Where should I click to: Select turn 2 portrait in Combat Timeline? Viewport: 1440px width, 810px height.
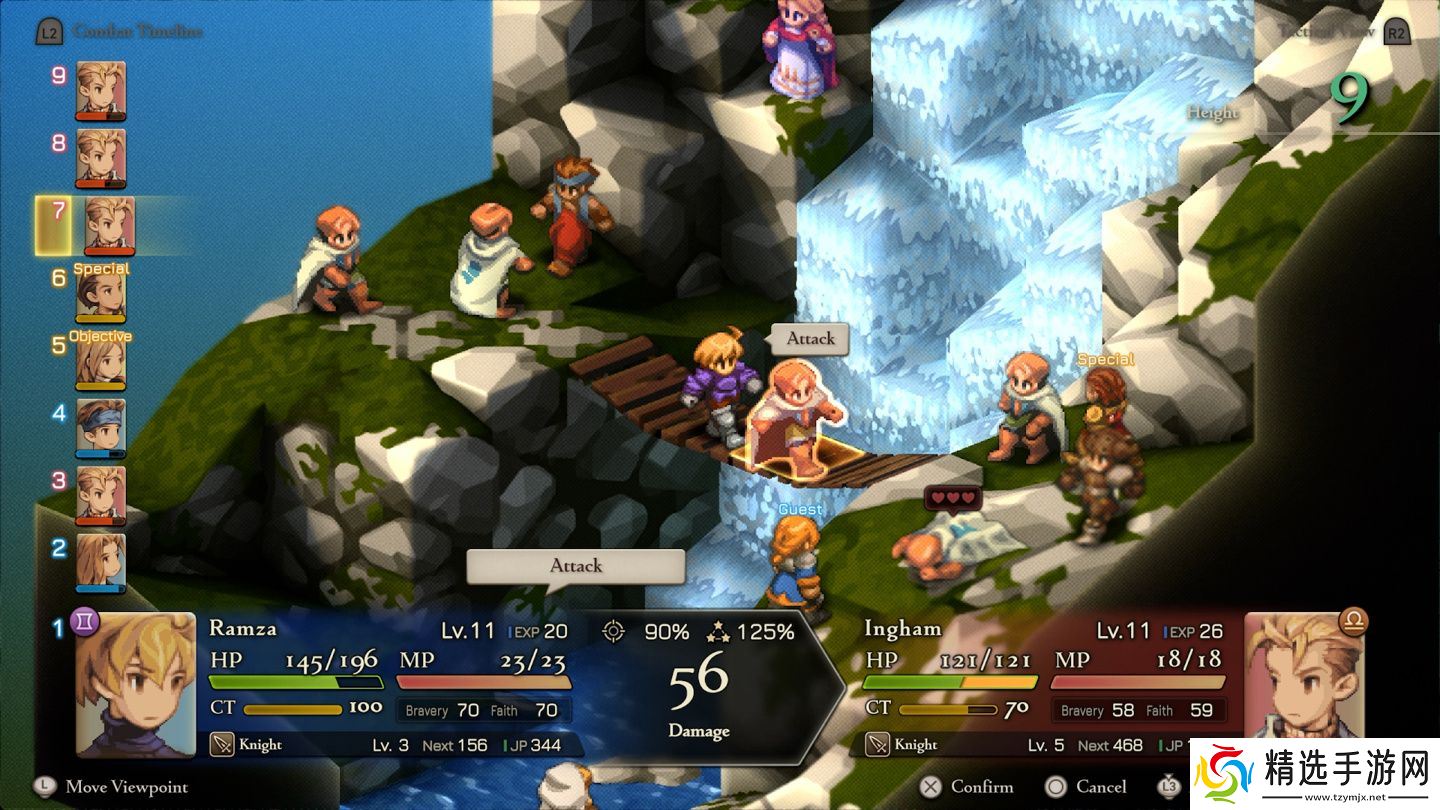pos(101,562)
